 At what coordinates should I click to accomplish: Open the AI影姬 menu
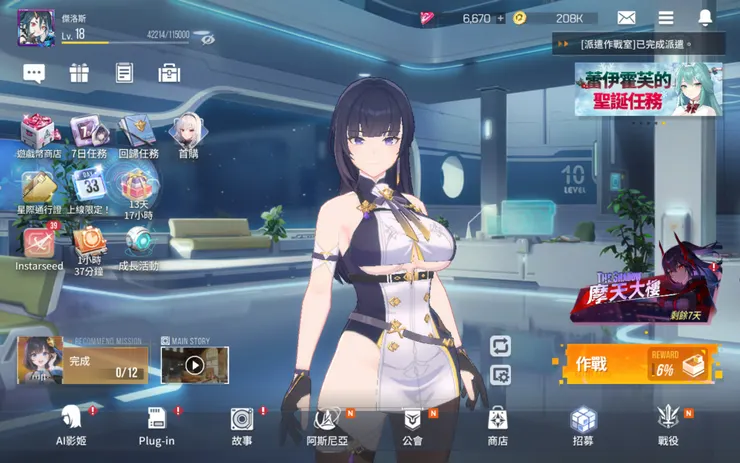pyautogui.click(x=71, y=424)
